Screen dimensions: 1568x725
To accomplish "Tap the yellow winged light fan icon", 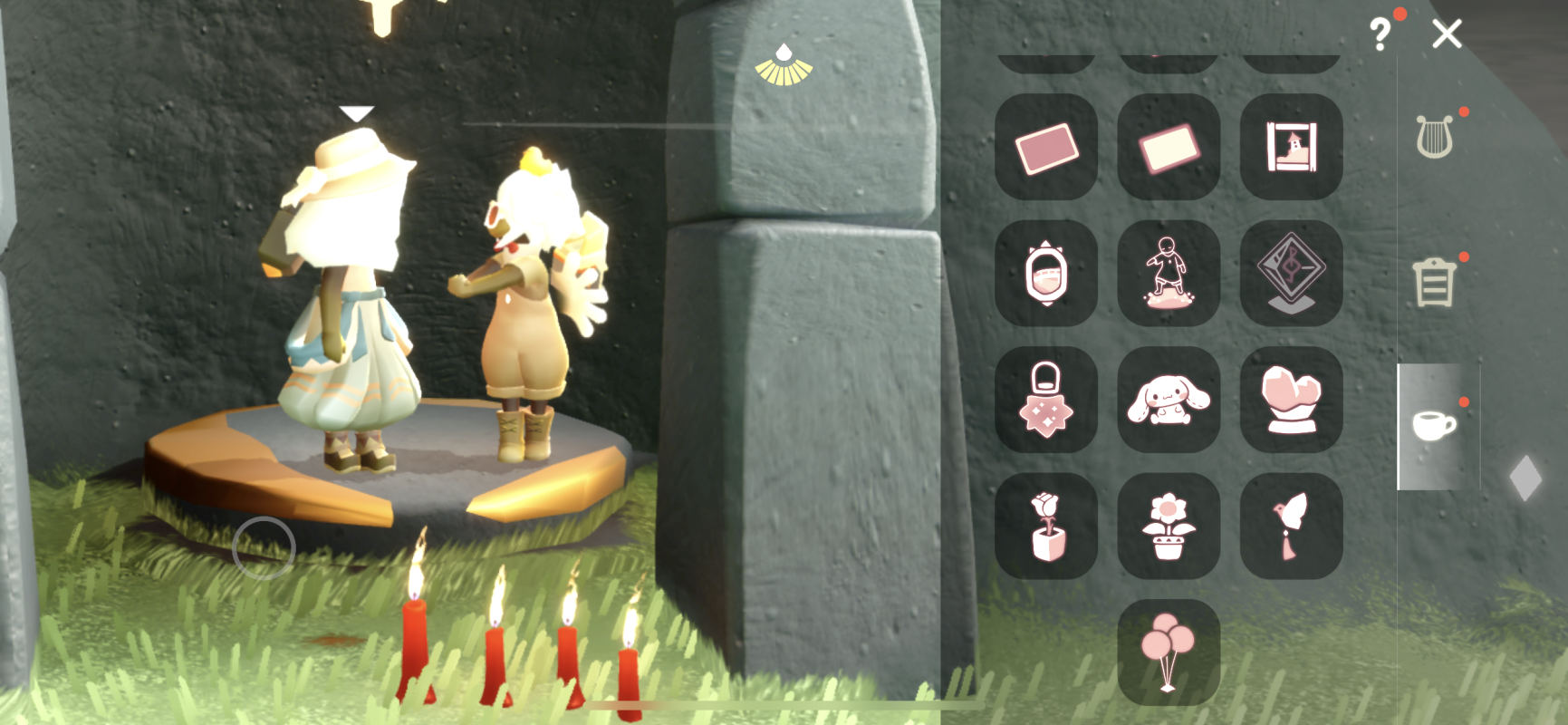I will pos(784,65).
